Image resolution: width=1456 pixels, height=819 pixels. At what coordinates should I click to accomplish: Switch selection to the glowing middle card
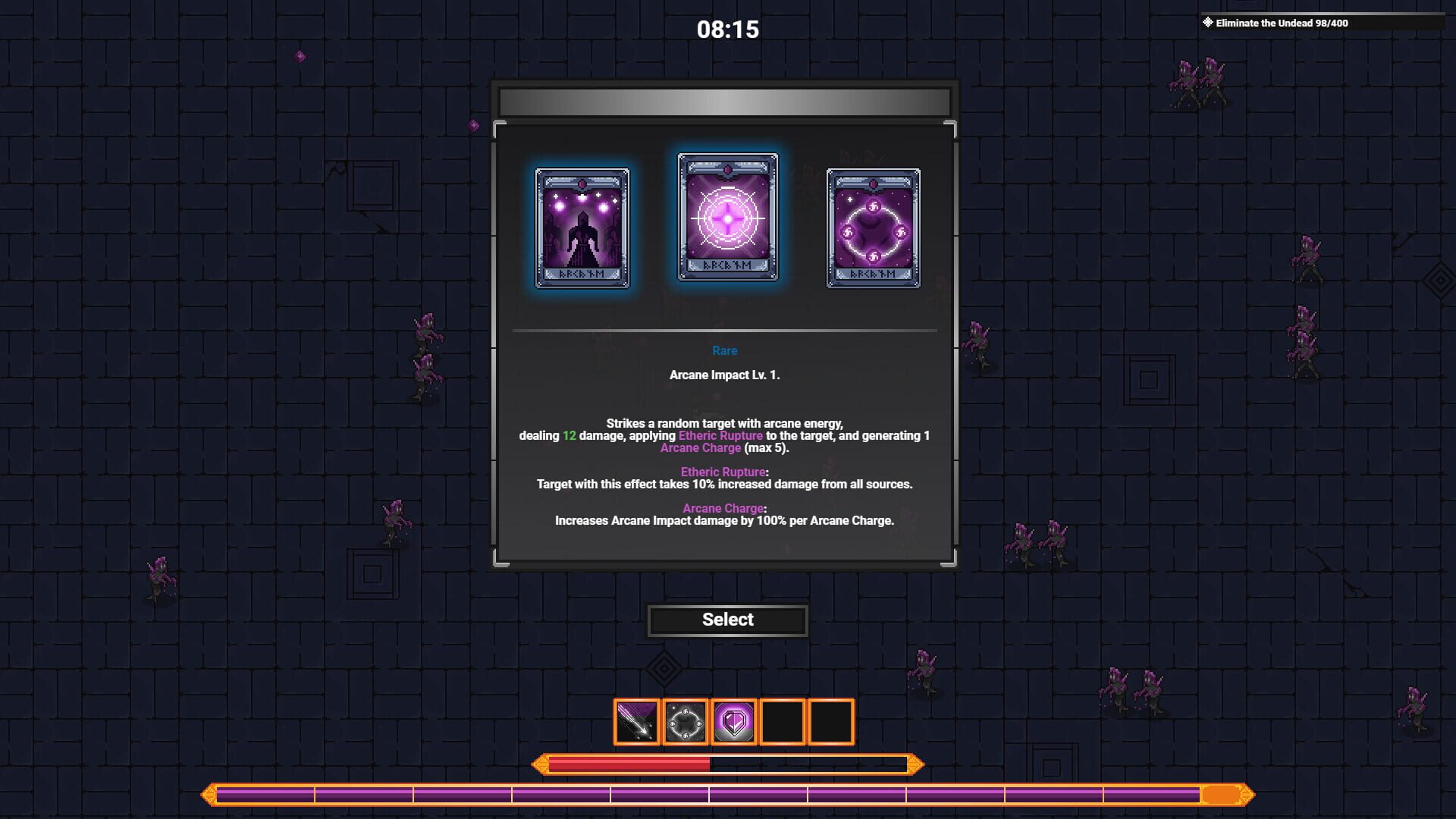(726, 220)
